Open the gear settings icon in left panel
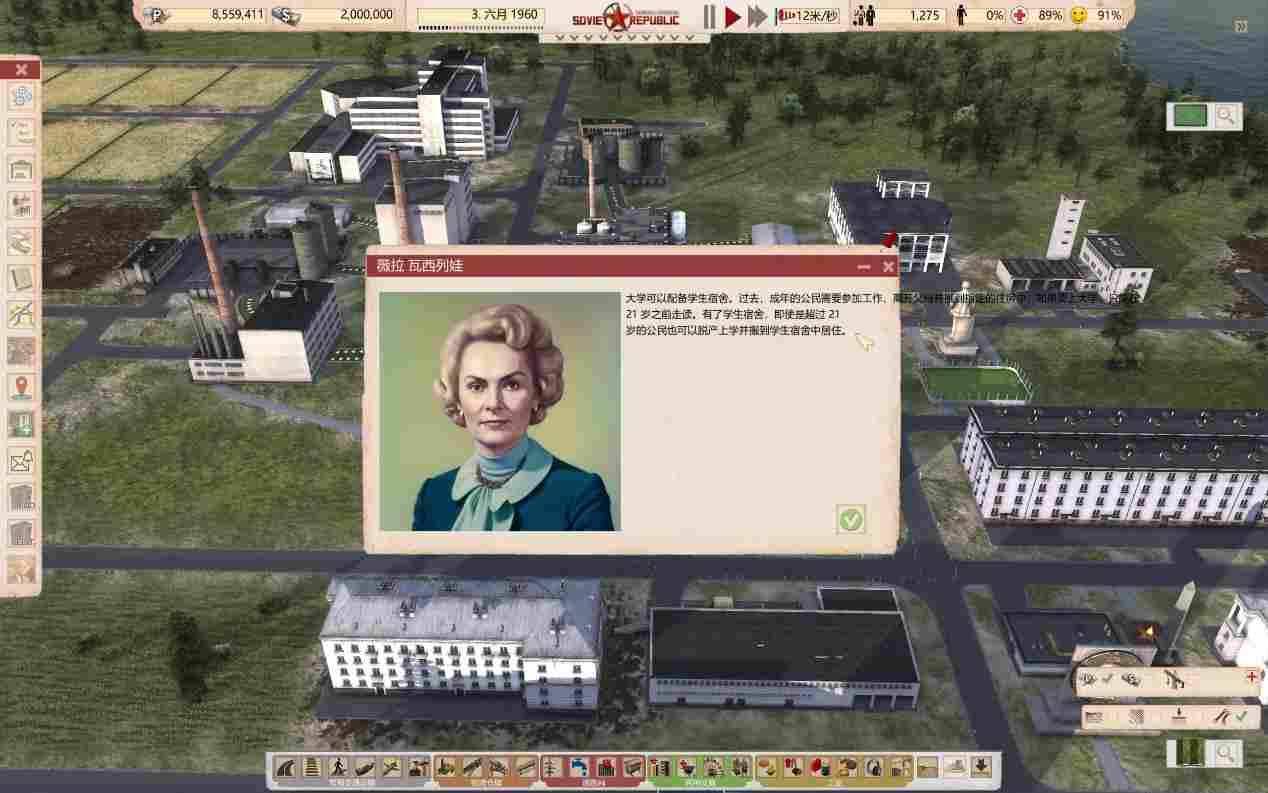1268x793 pixels. tap(21, 97)
